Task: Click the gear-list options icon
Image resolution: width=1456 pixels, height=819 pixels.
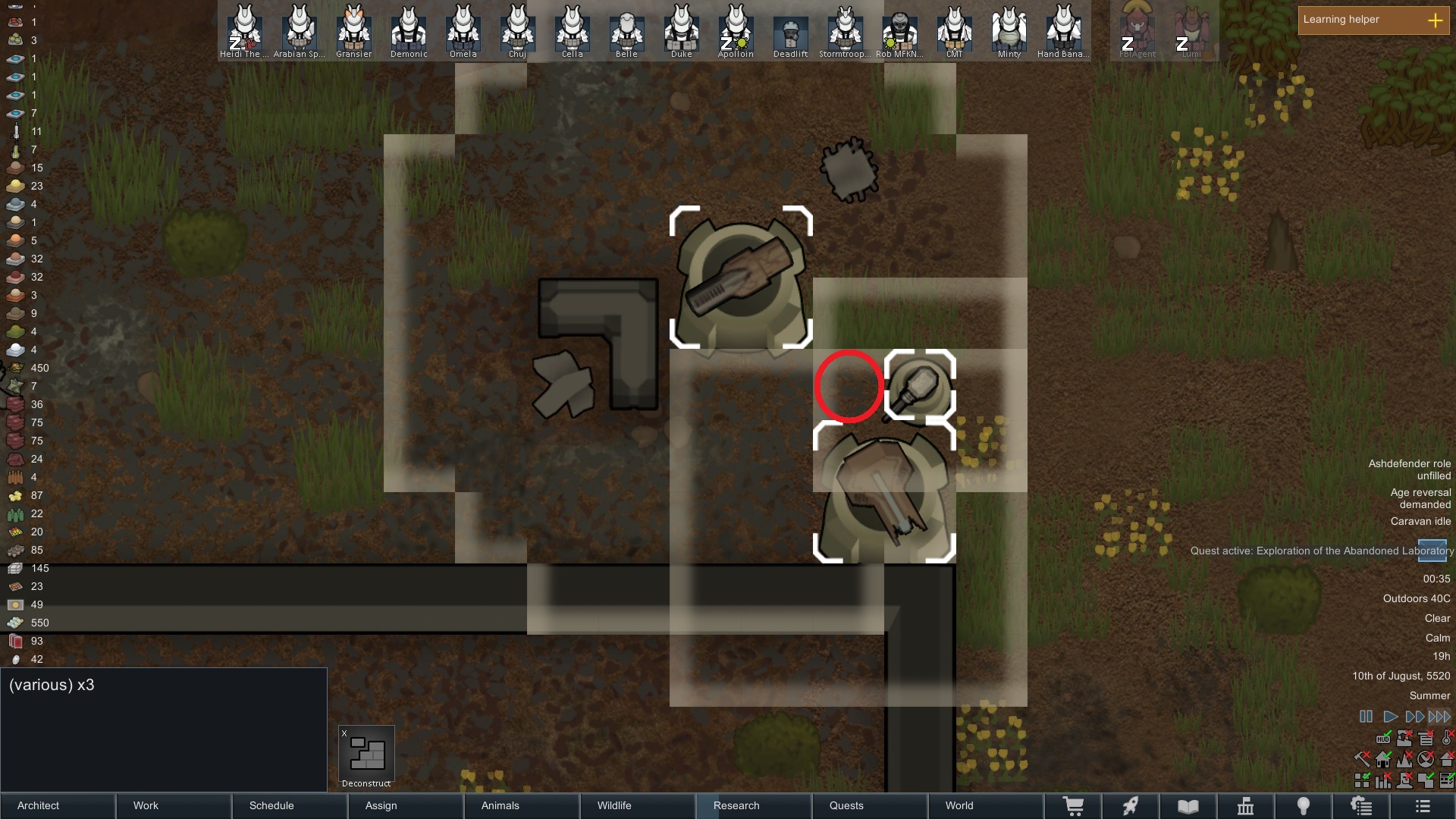Action: coord(1361,805)
